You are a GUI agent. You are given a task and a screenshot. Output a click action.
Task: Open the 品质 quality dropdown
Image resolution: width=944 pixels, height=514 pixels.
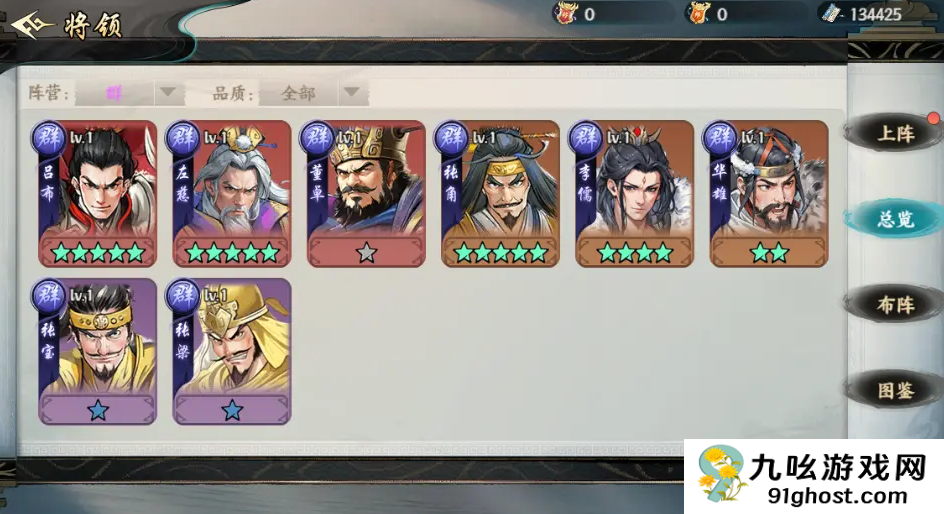tap(313, 93)
